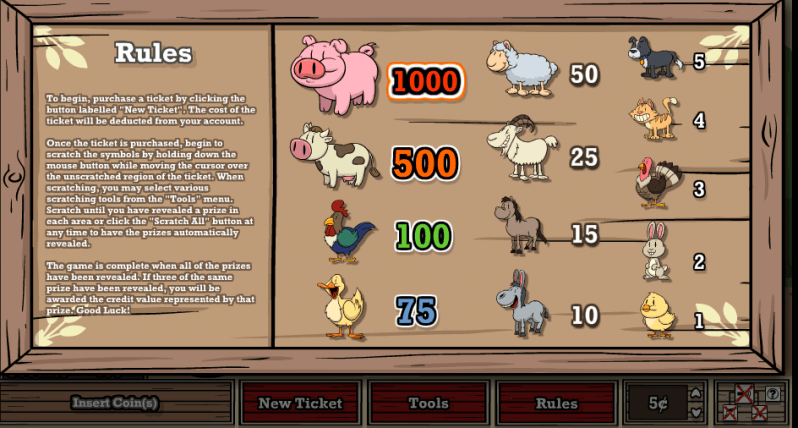Viewport: 798px width, 428px height.
Task: Toggle the crossed-out speaker sound icon
Action: [744, 393]
